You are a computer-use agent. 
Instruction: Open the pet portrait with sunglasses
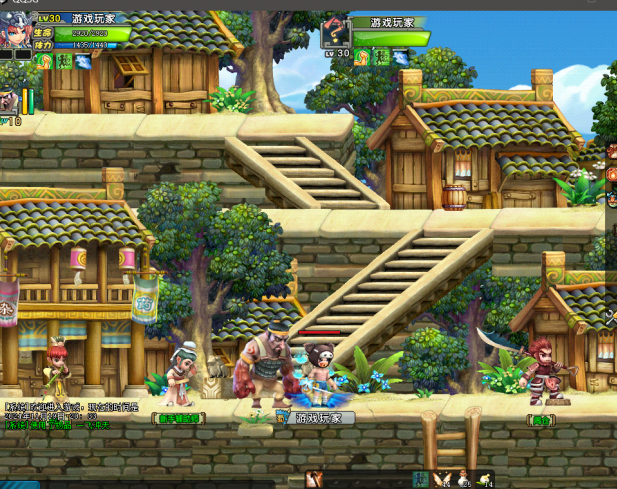pos(8,100)
